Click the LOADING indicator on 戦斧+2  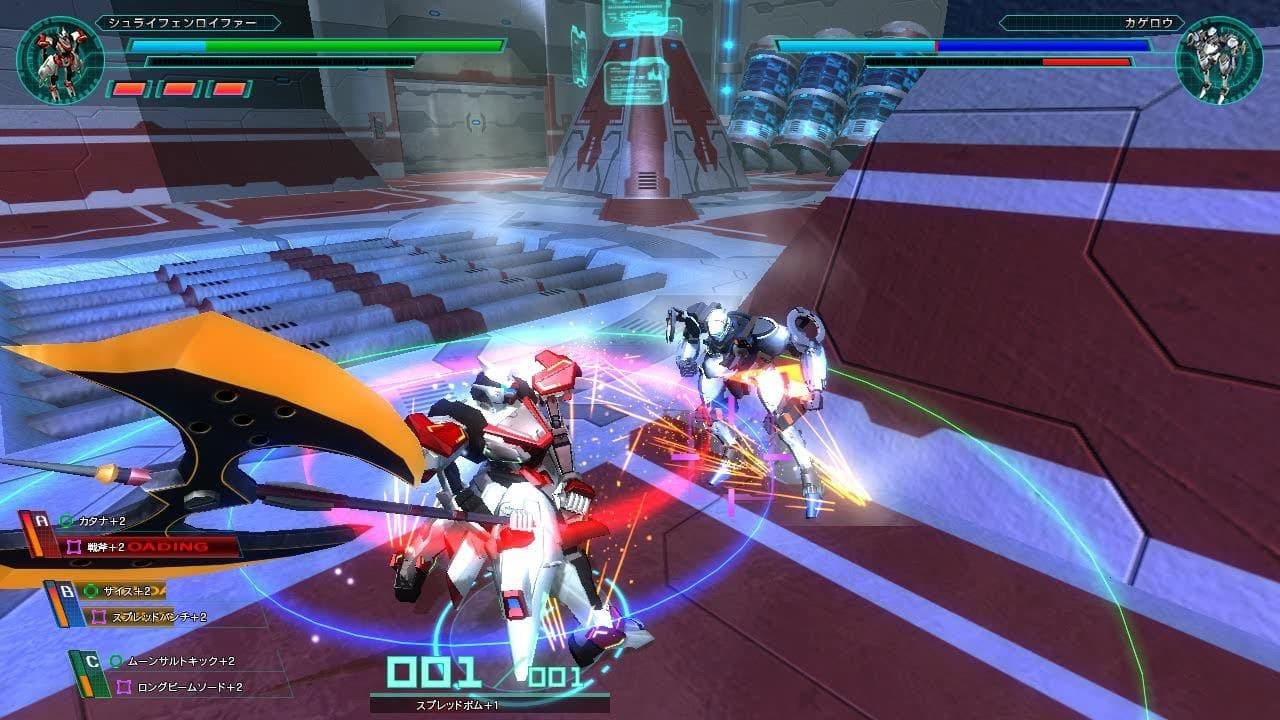pyautogui.click(x=168, y=546)
